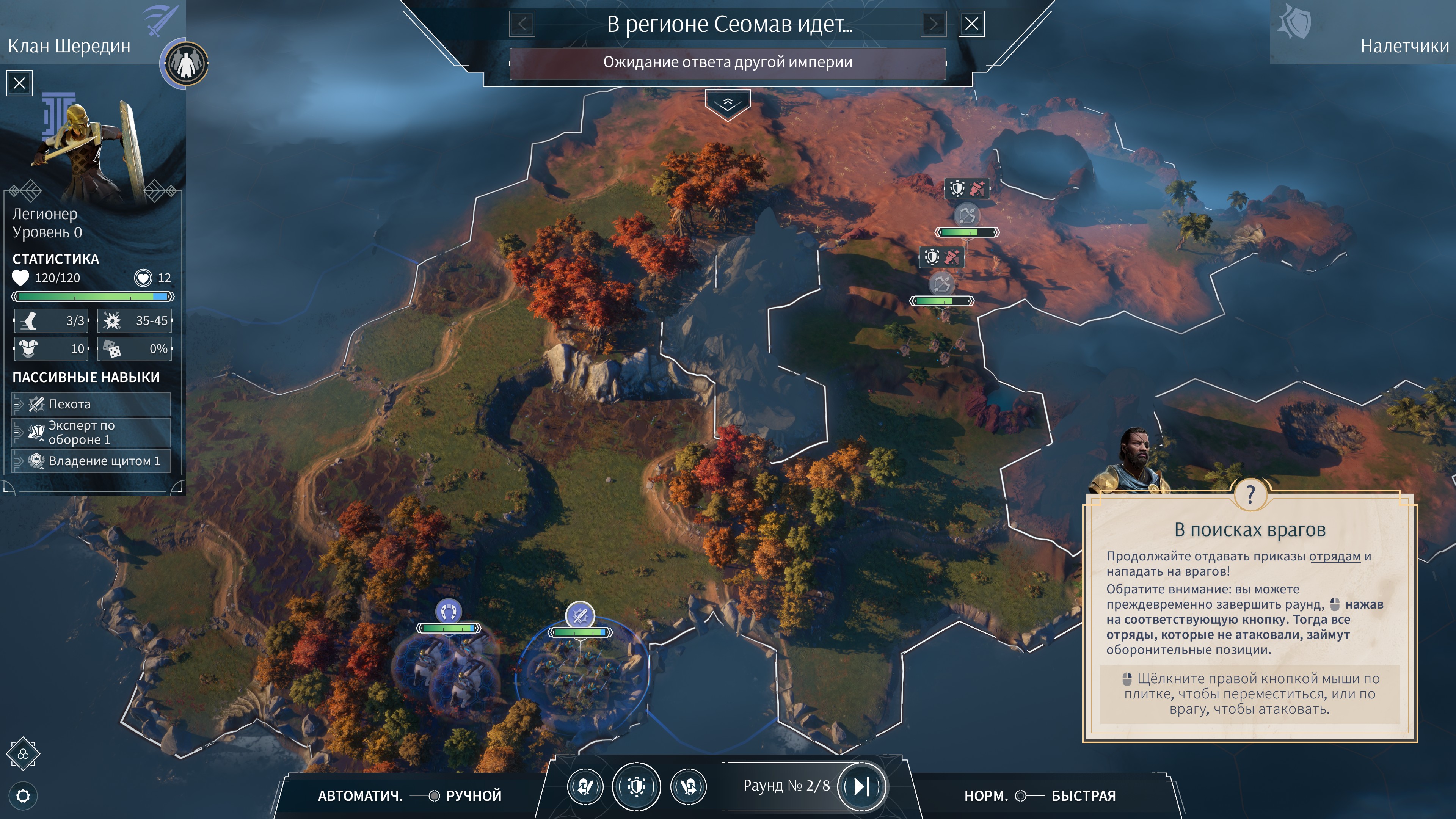
Task: Close the battle notification banner at top
Action: pos(971,24)
